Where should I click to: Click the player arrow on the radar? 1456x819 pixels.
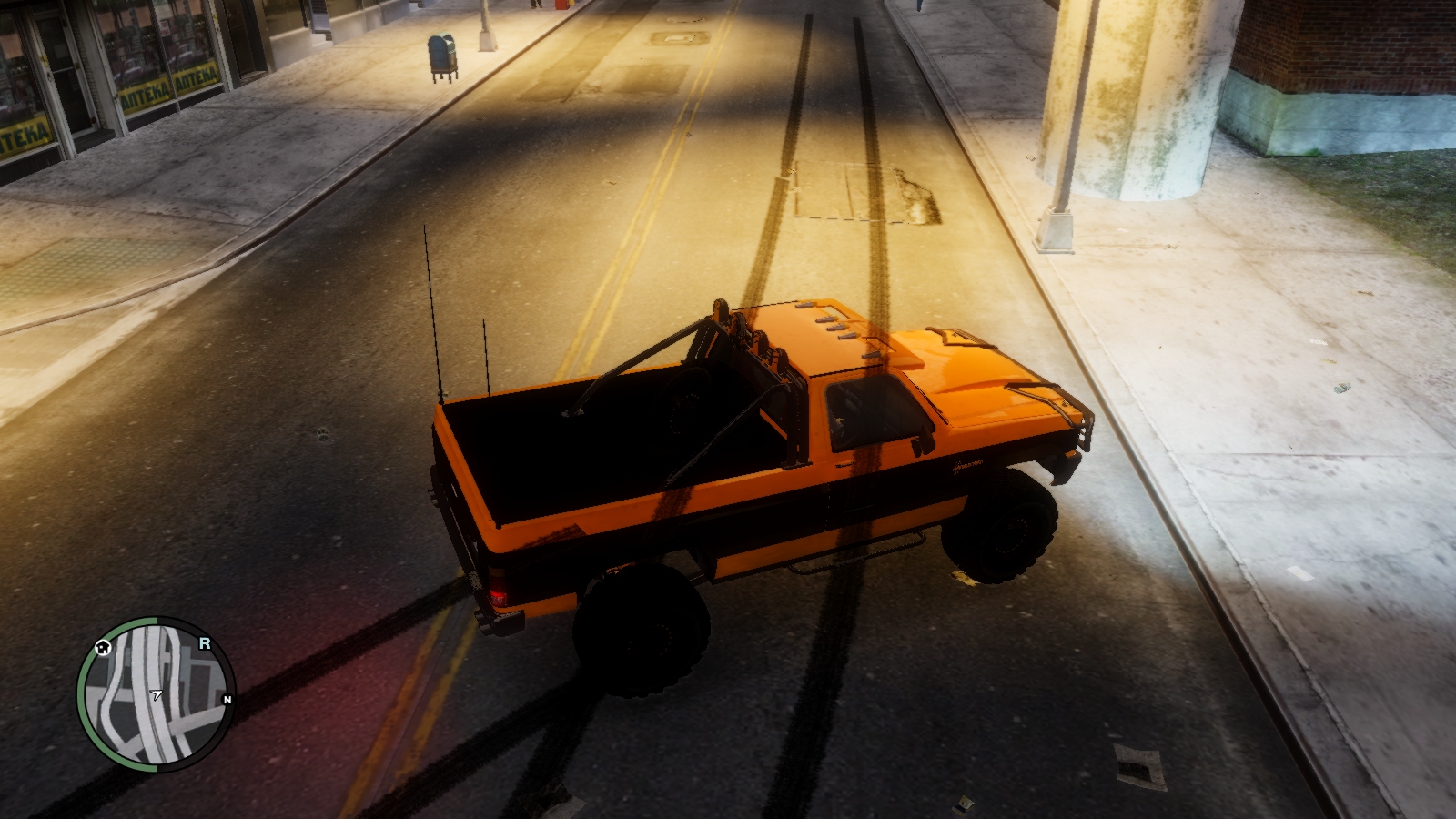pos(157,694)
